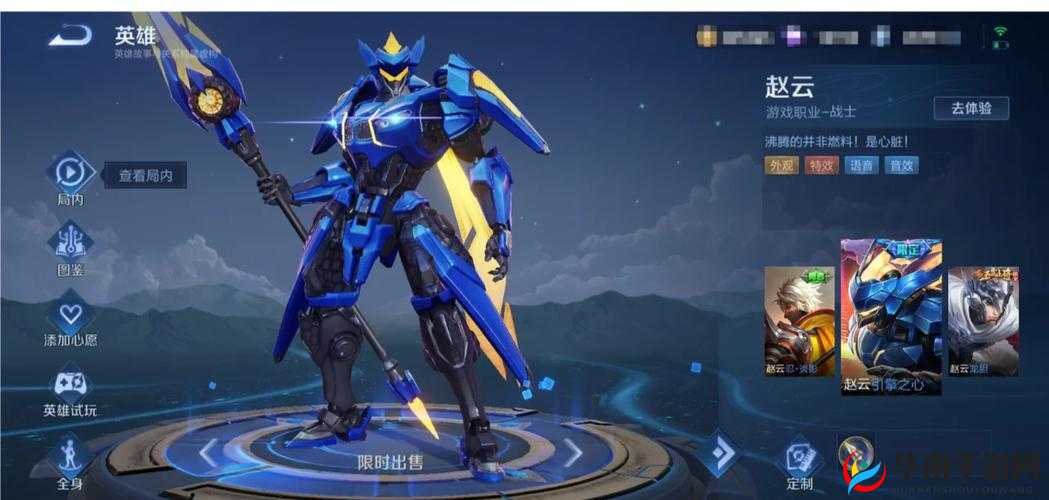This screenshot has width=1049, height=500.
Task: Select the 特效 tag
Action: tap(821, 166)
